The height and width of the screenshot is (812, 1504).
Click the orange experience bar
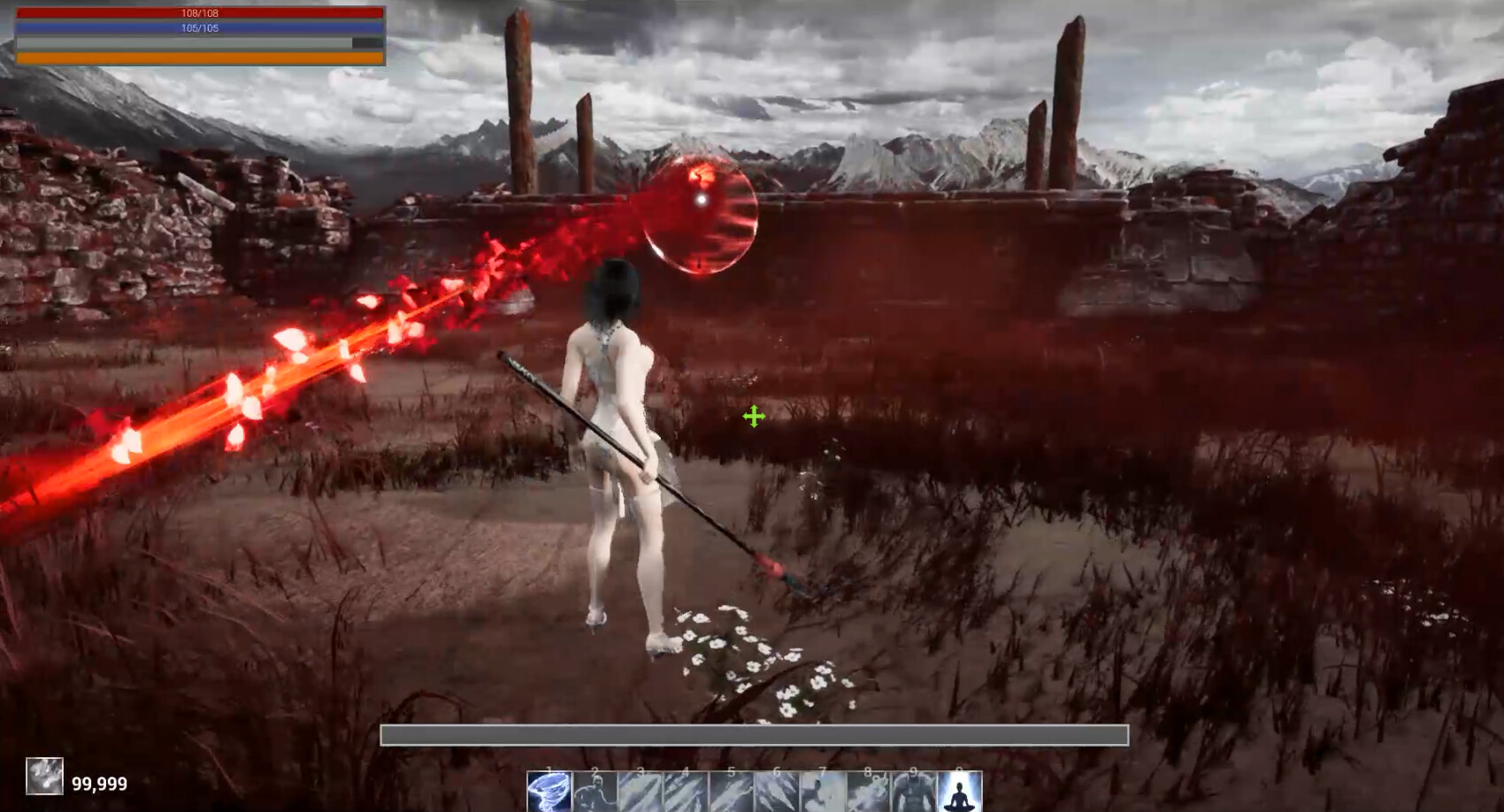[x=202, y=57]
